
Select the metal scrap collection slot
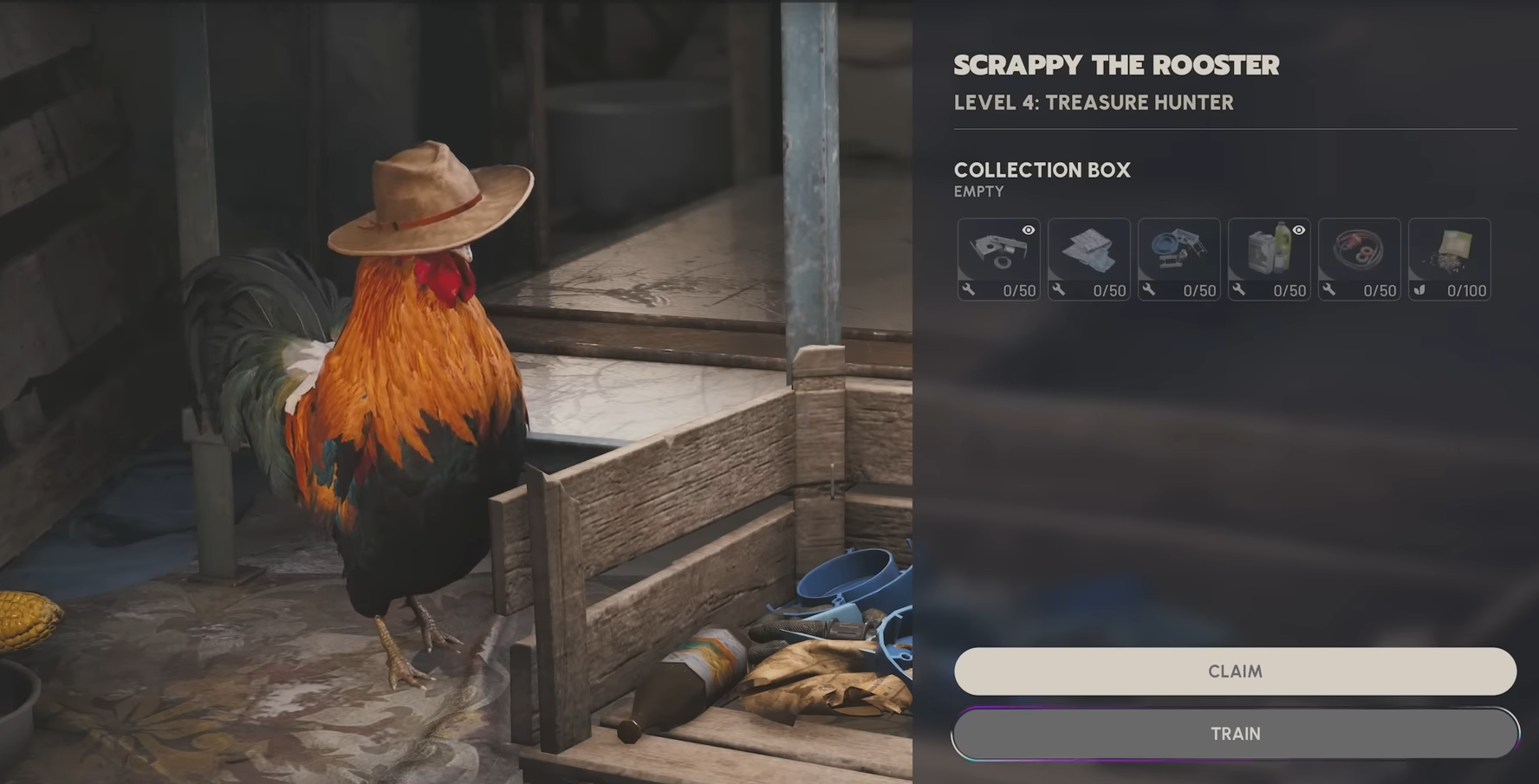[x=998, y=256]
